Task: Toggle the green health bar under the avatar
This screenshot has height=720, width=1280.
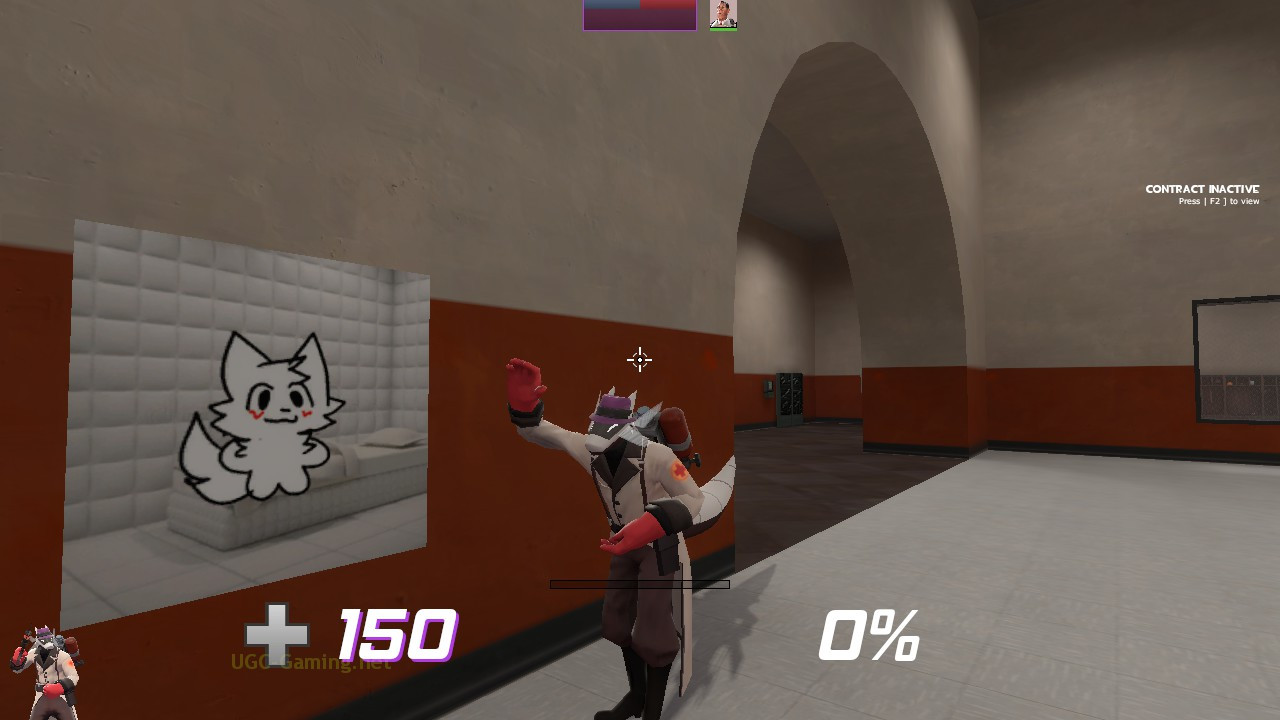Action: [723, 28]
